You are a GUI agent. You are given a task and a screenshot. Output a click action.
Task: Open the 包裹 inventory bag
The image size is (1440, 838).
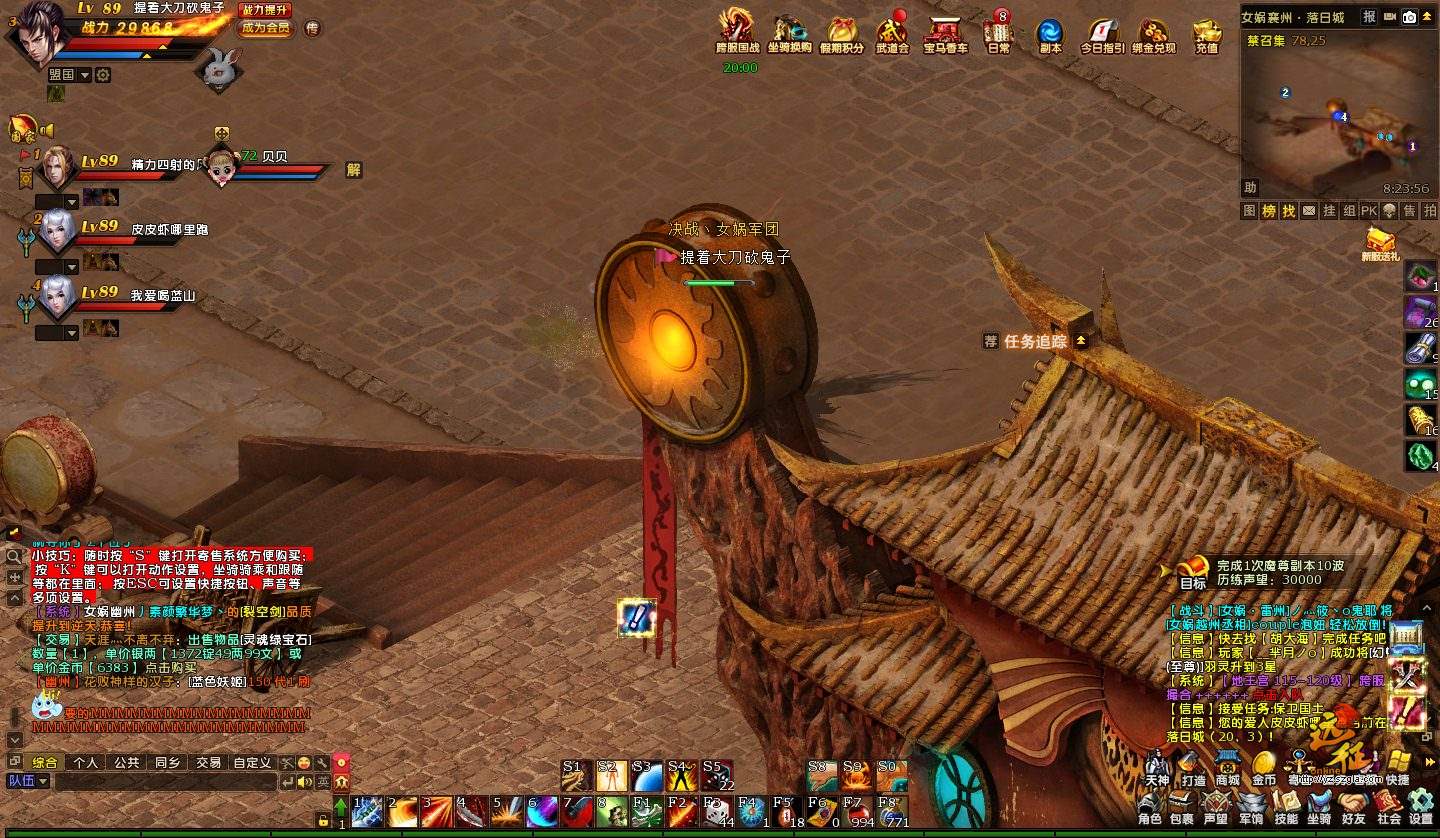click(x=1181, y=806)
